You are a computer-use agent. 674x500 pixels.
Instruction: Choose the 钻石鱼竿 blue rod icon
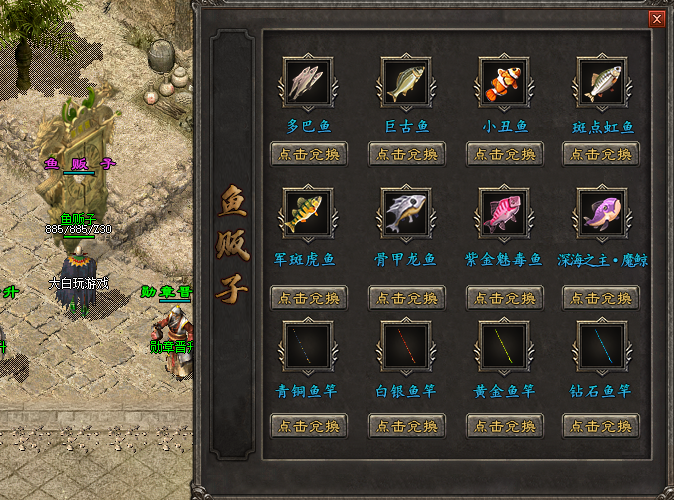pos(602,345)
